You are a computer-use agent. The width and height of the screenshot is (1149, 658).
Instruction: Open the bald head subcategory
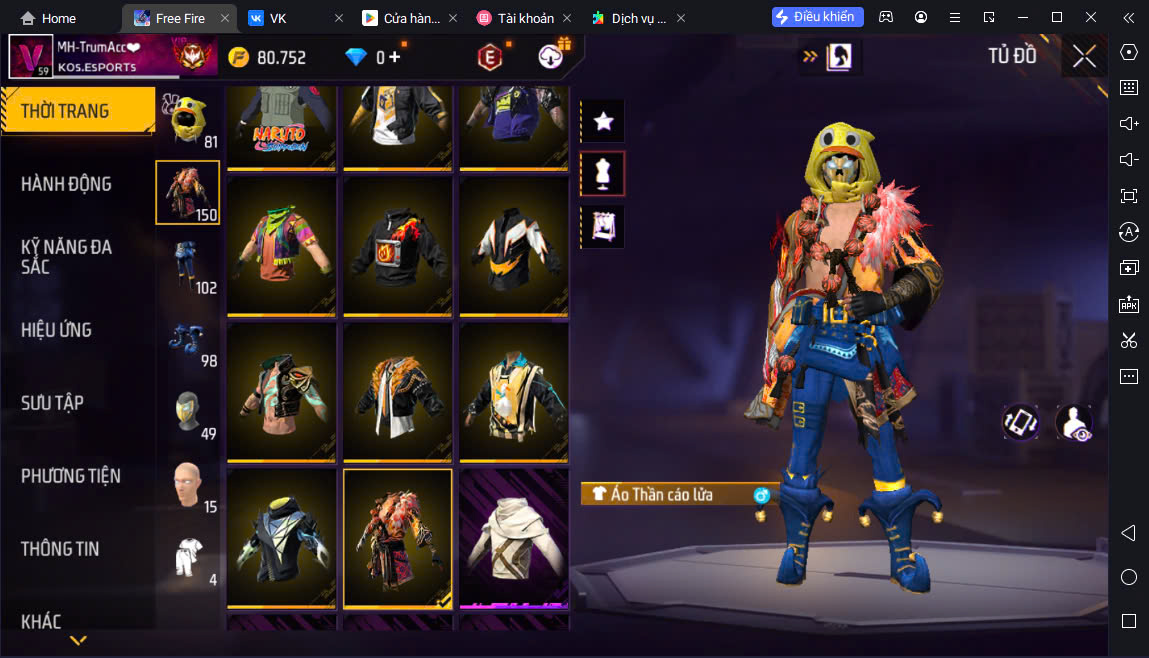coord(187,485)
